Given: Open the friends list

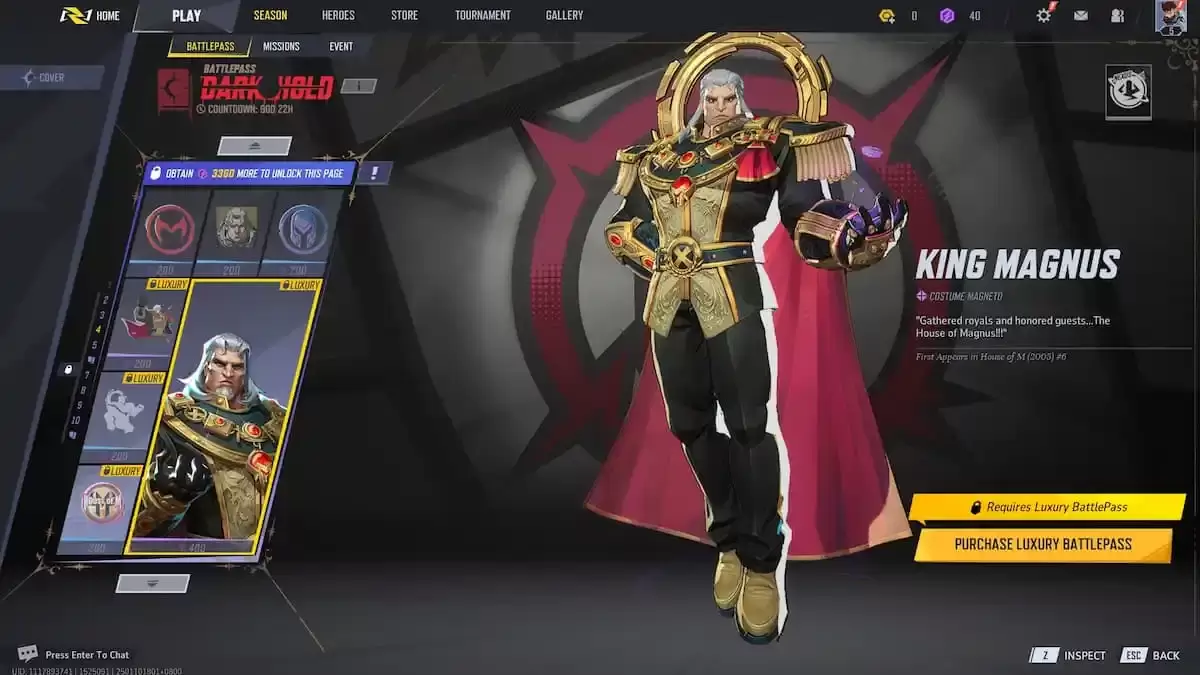Looking at the screenshot, I should tap(1117, 15).
